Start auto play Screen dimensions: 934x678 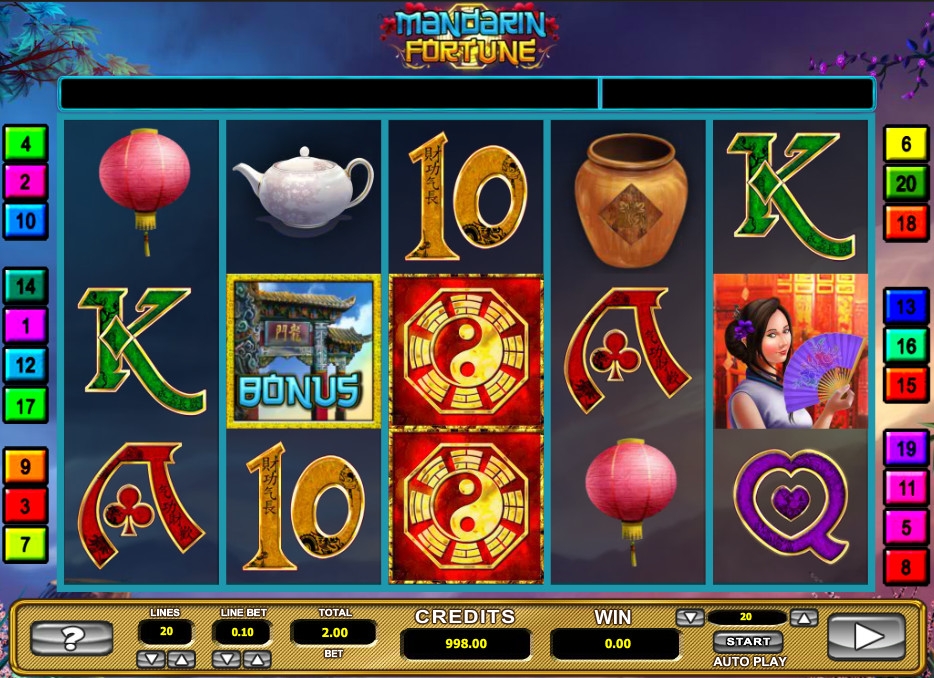(748, 641)
